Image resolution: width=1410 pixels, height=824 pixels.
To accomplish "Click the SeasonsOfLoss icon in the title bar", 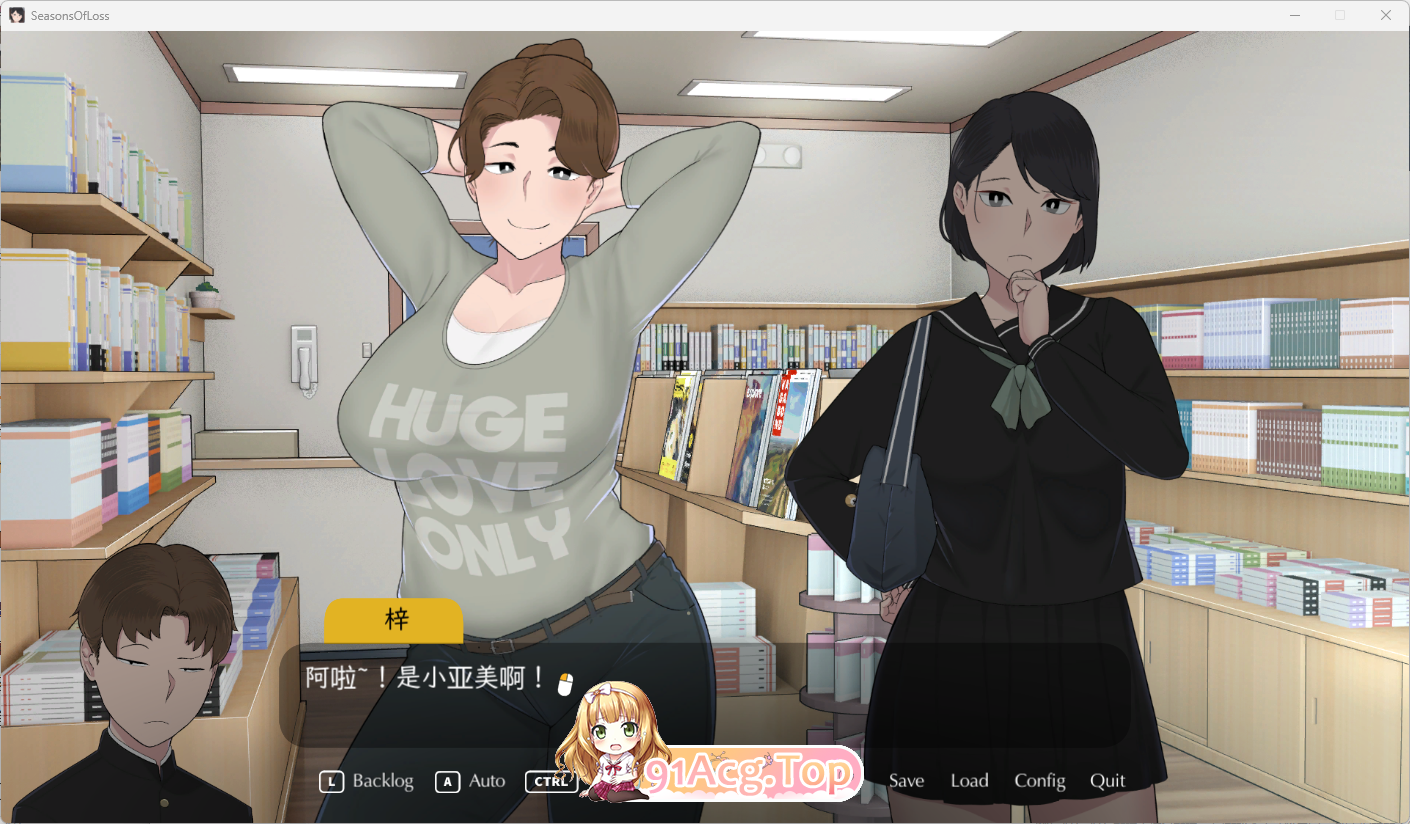I will pos(14,14).
